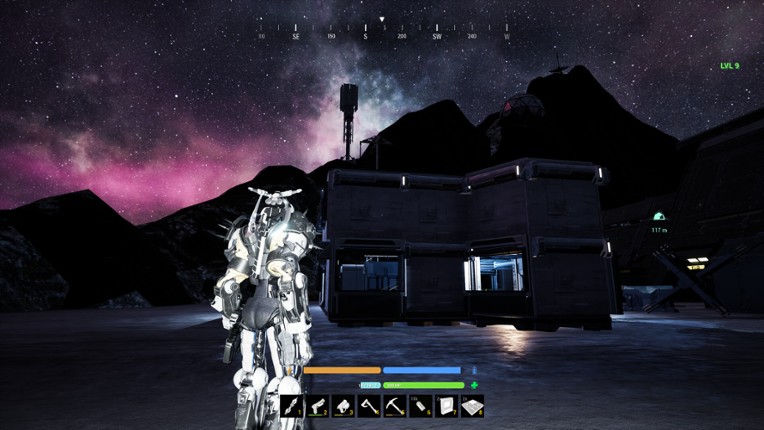764x430 pixels.
Task: Equip the pistol in hotbar slot 2
Action: [x=318, y=406]
